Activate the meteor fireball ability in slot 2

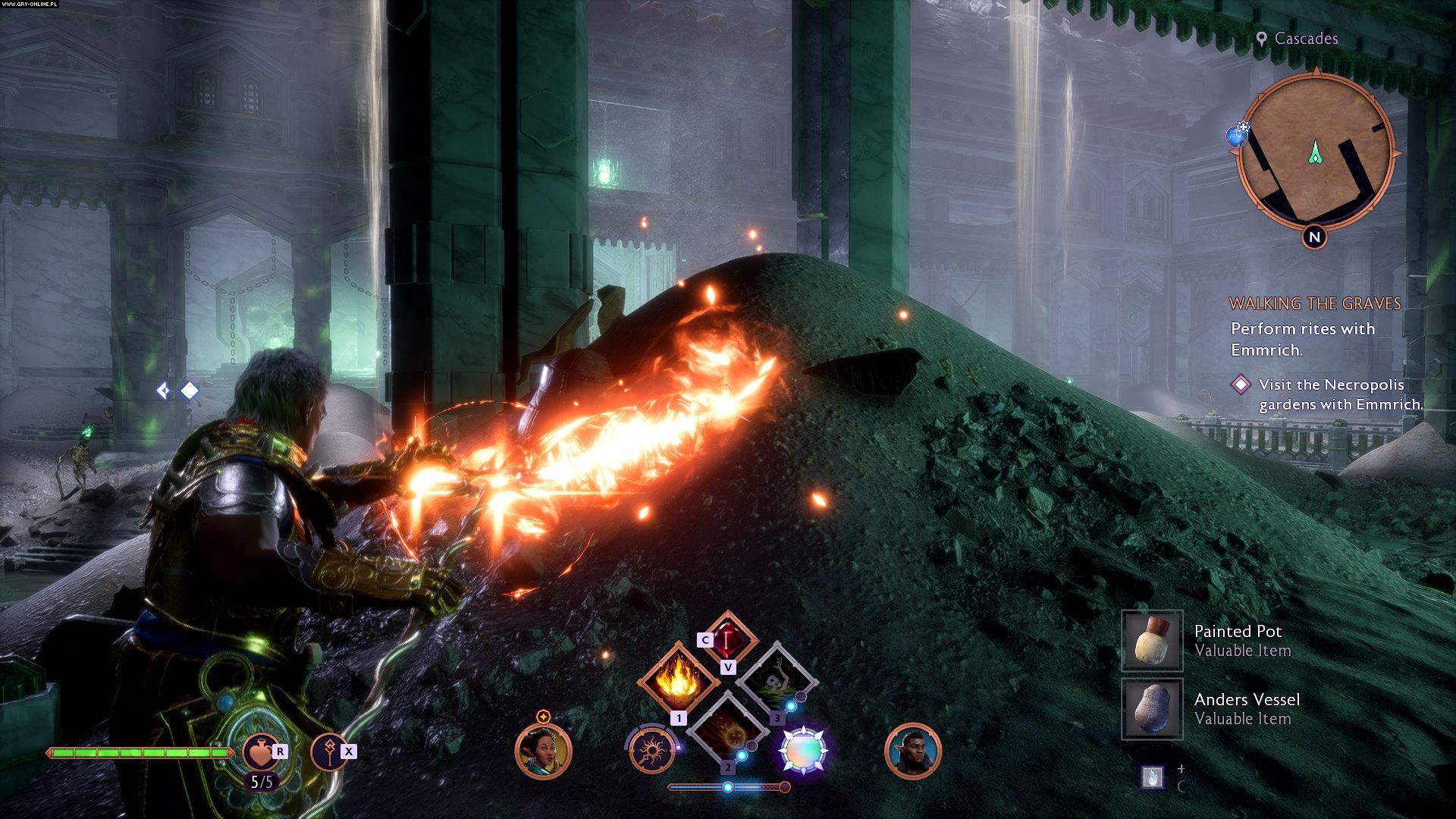726,730
